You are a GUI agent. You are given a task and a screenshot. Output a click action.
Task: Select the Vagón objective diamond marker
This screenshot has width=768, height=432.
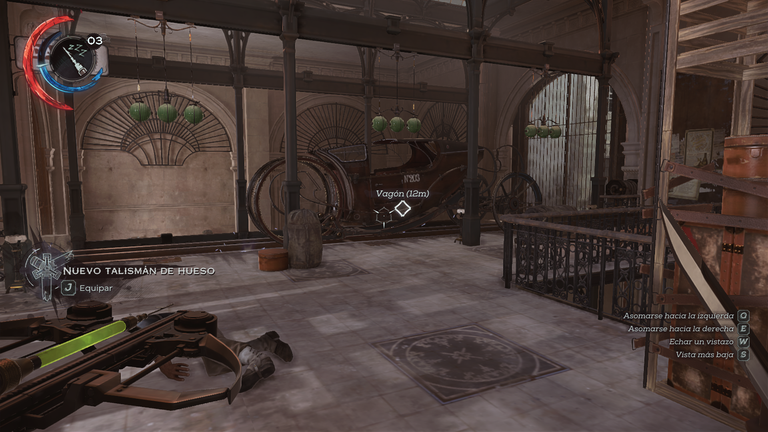[402, 209]
